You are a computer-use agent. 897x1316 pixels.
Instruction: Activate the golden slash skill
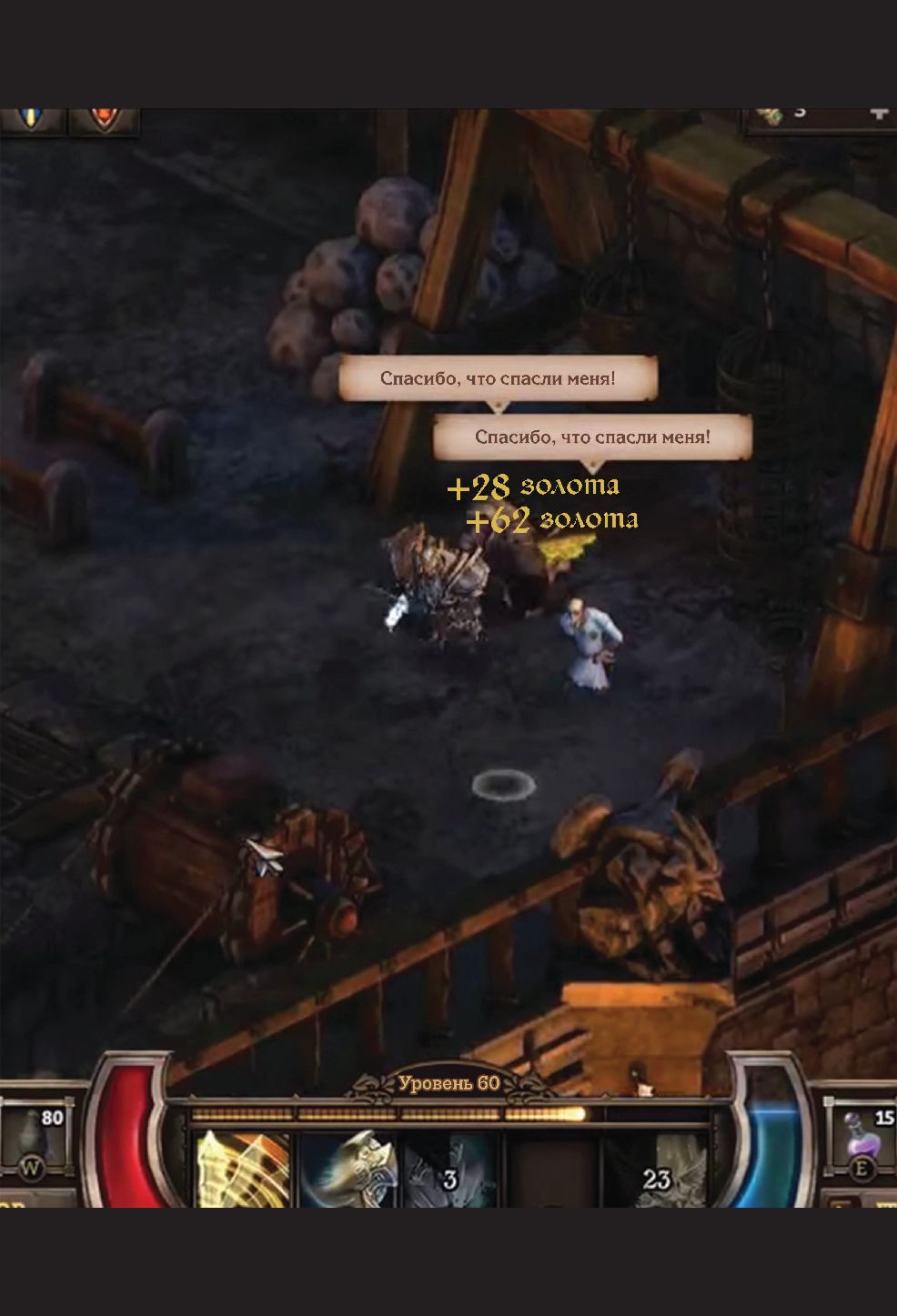[x=243, y=1168]
